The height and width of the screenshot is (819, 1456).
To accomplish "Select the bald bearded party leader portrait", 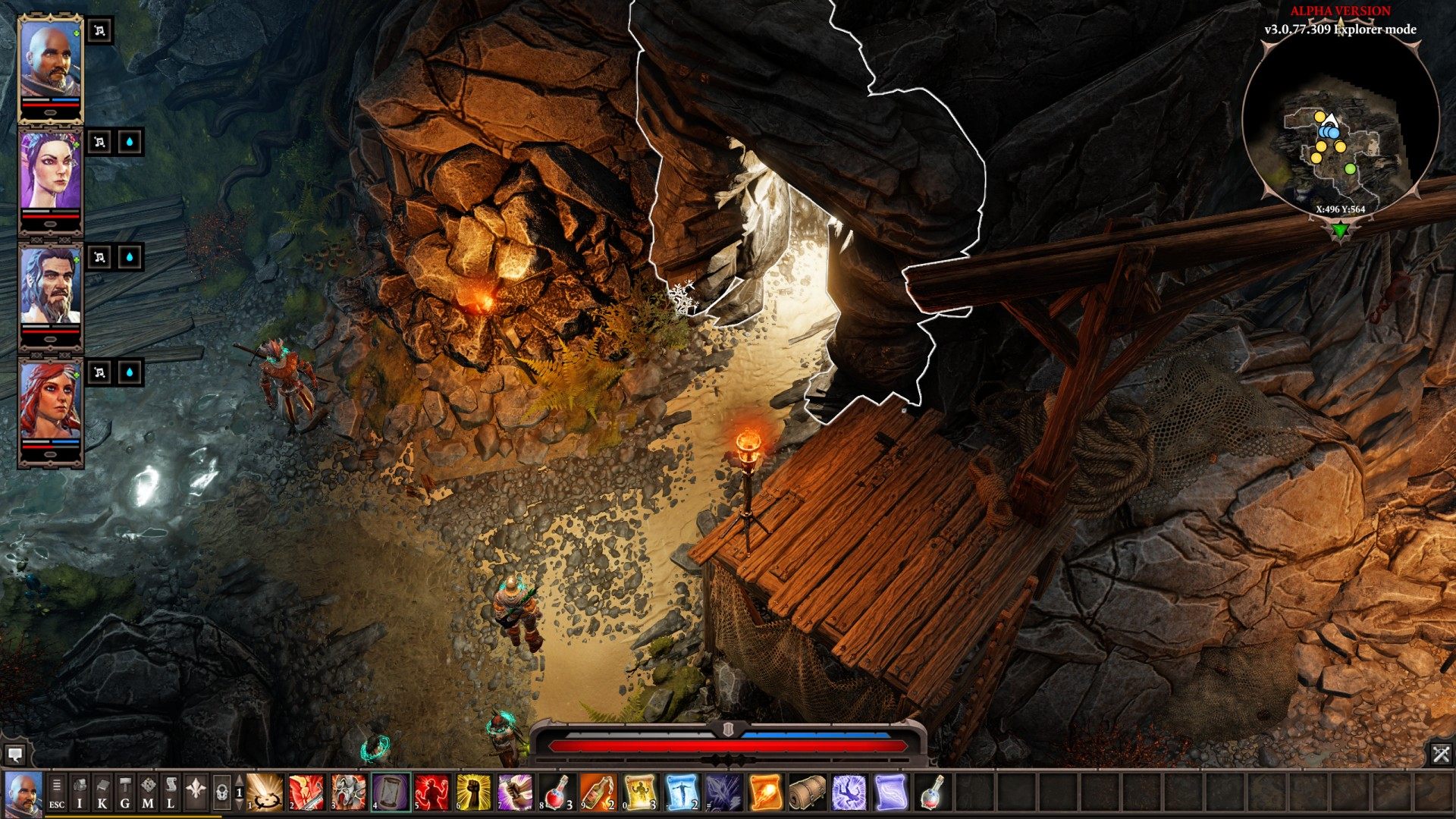I will pos(50,59).
